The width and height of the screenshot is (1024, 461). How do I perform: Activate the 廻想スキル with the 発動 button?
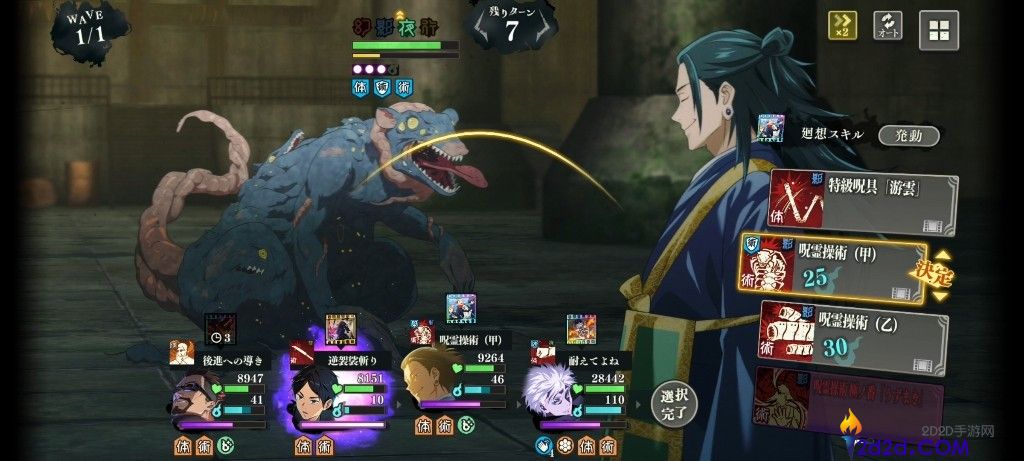click(908, 136)
